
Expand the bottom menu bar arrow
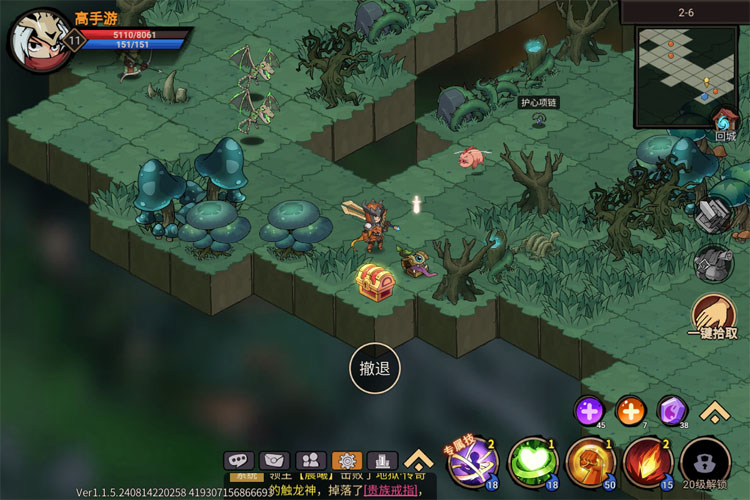pyautogui.click(x=418, y=460)
